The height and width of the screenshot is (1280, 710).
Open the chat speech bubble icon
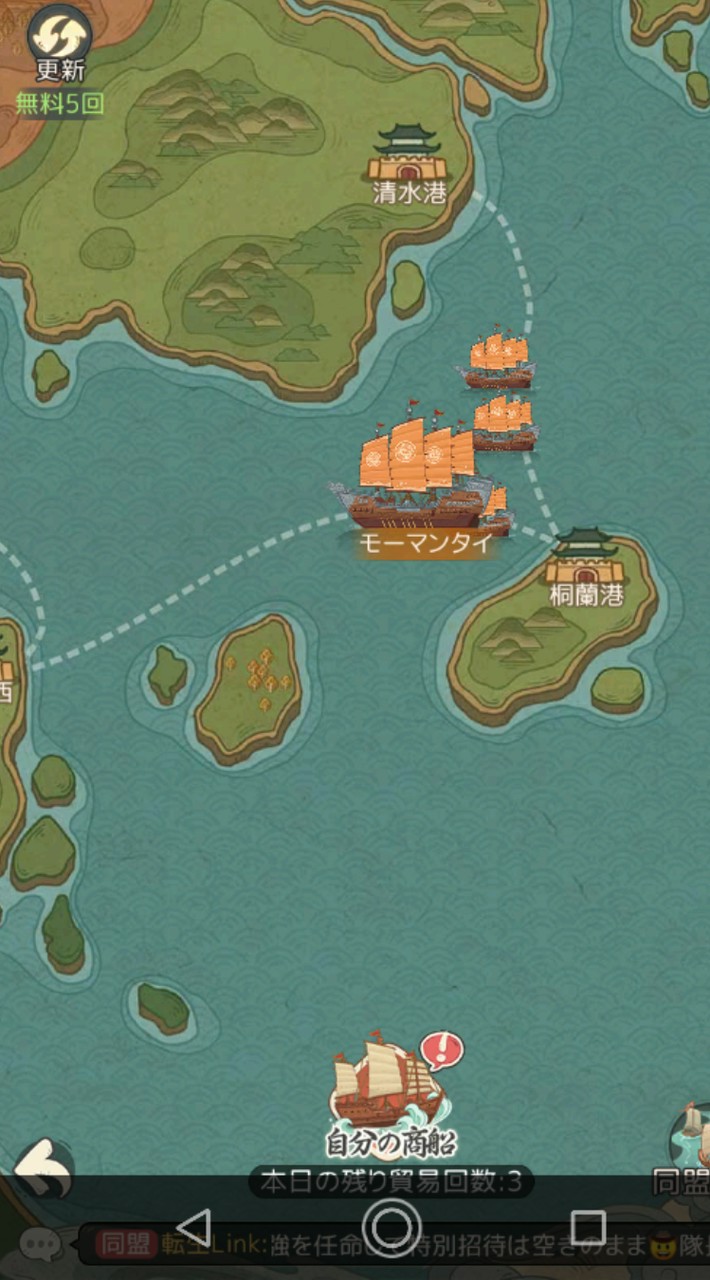[x=41, y=1245]
